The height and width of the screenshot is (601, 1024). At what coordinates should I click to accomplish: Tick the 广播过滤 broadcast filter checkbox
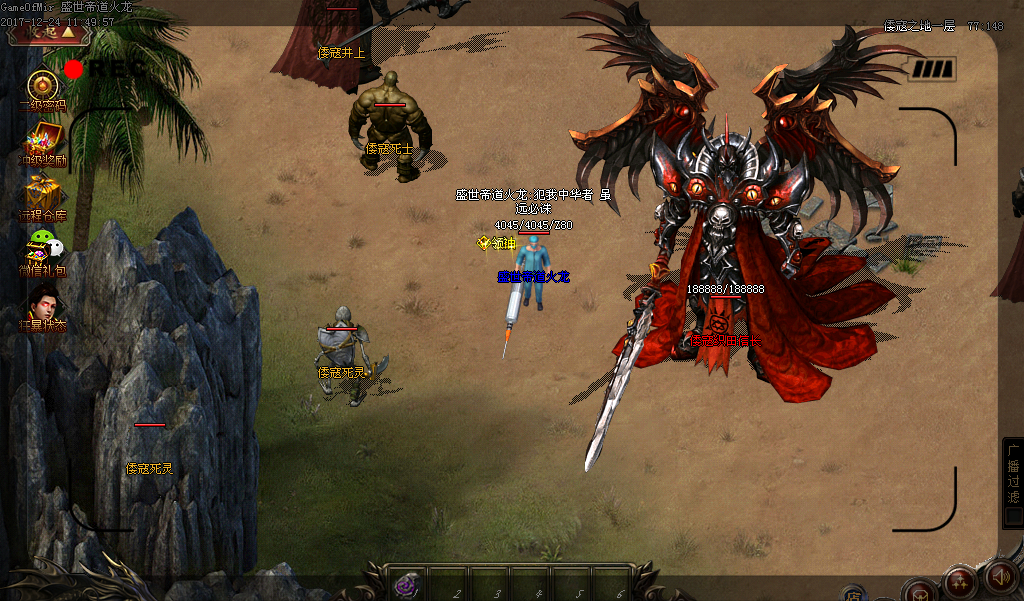(x=1013, y=517)
